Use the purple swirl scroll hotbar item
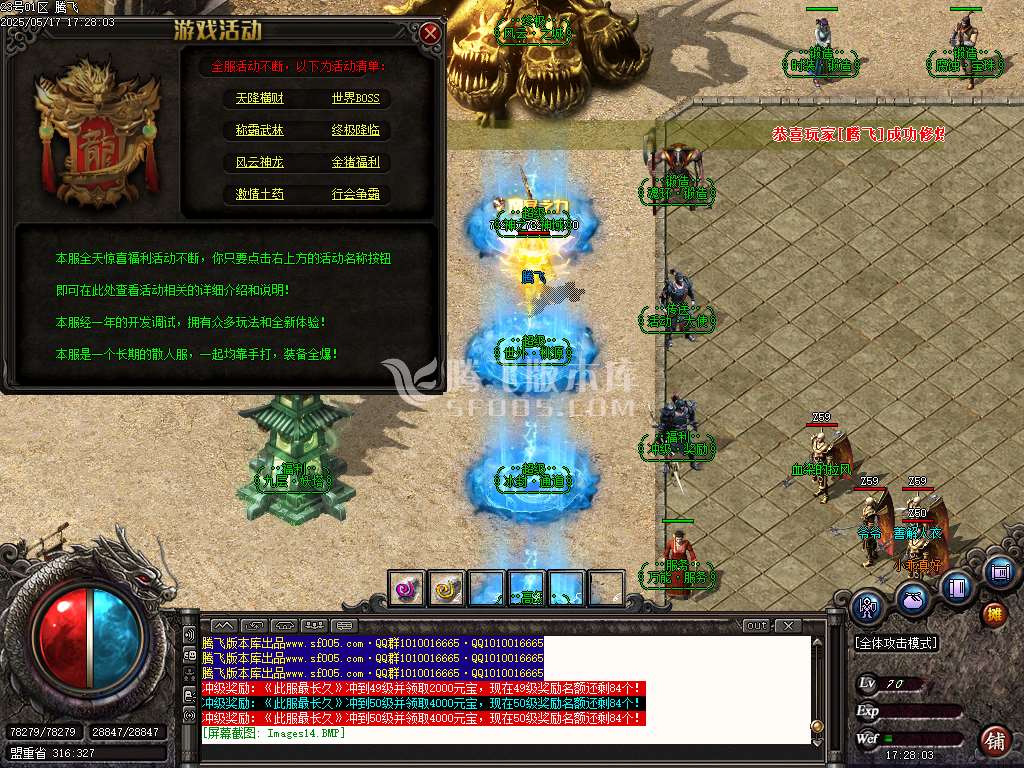The image size is (1024, 768). pyautogui.click(x=407, y=589)
